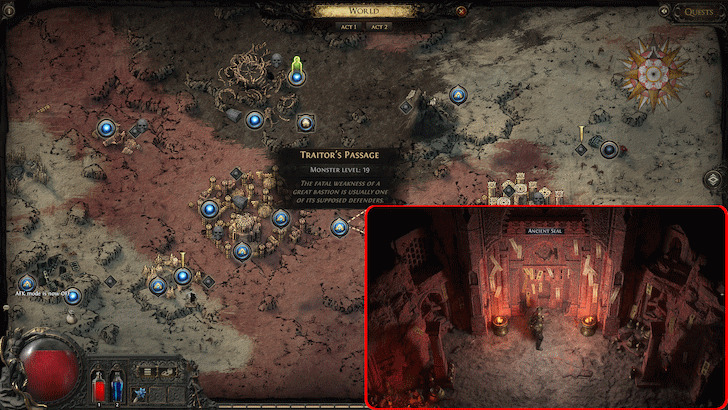Activate the blue mace skill icon

[x=136, y=393]
